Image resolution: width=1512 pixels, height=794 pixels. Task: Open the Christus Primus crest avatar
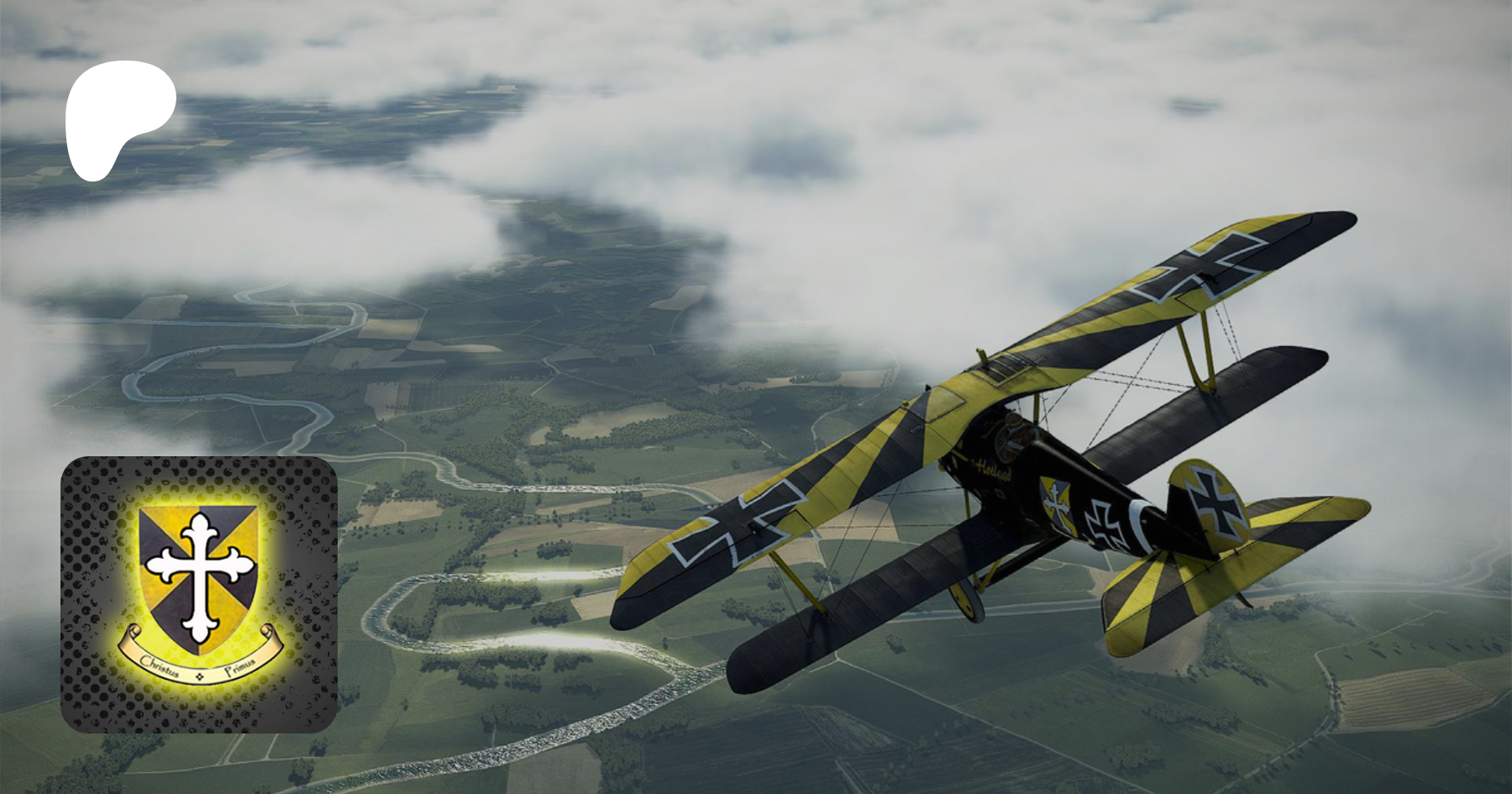[199, 594]
